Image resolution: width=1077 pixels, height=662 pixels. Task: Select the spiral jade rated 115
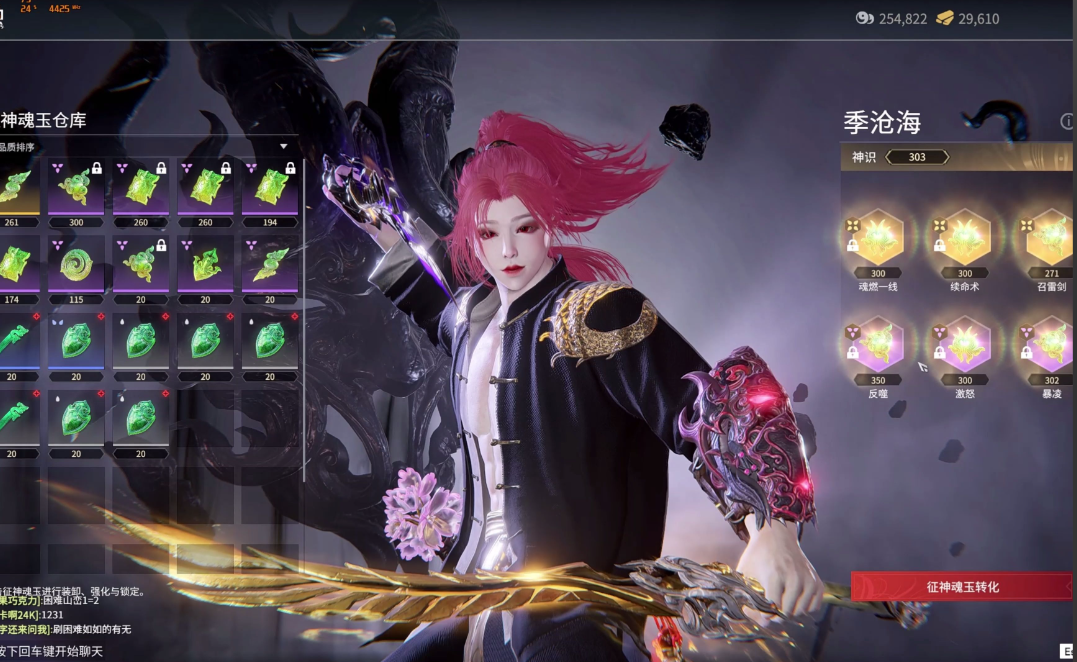click(x=76, y=265)
